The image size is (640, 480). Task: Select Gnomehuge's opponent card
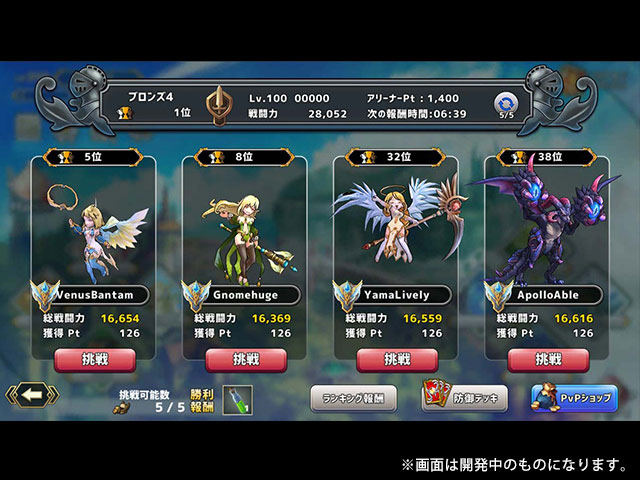click(246, 240)
